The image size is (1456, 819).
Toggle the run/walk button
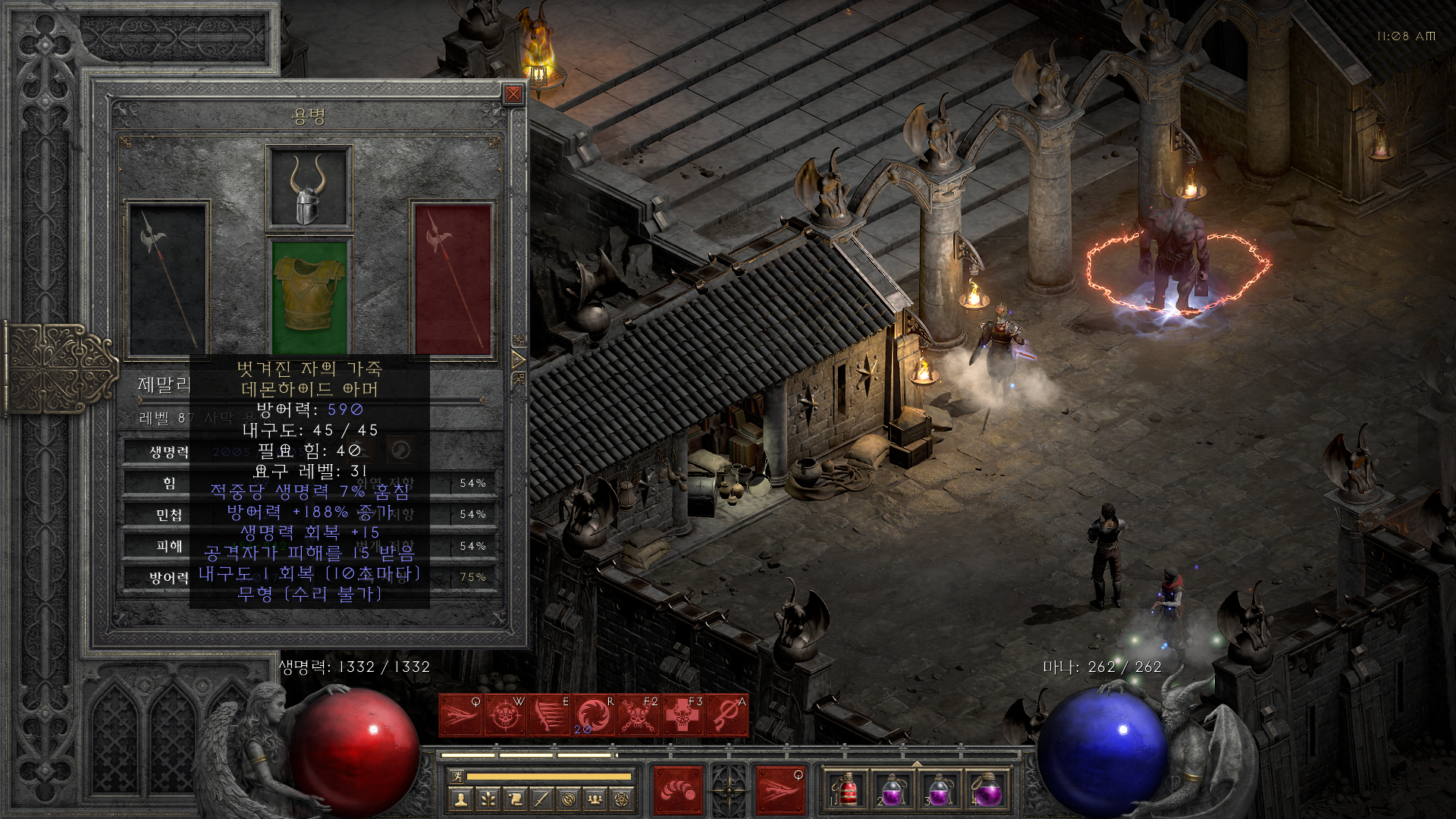(x=455, y=777)
